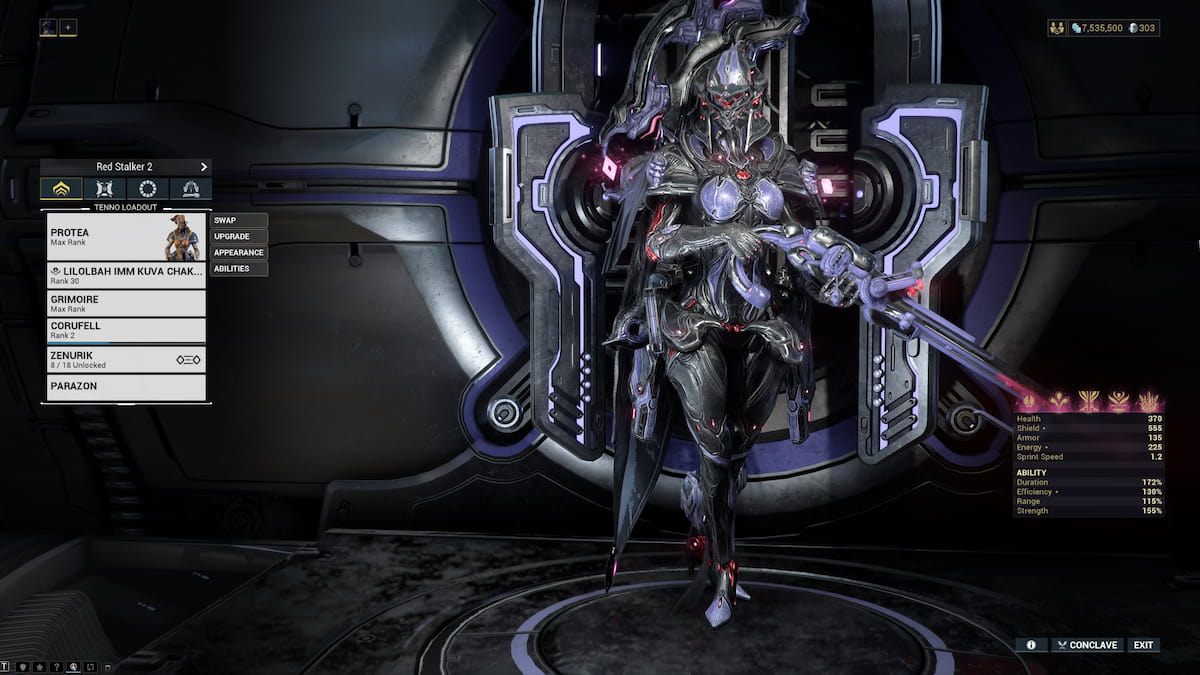1200x675 pixels.
Task: Click the question mark icon in the bottom bar
Action: [56, 666]
